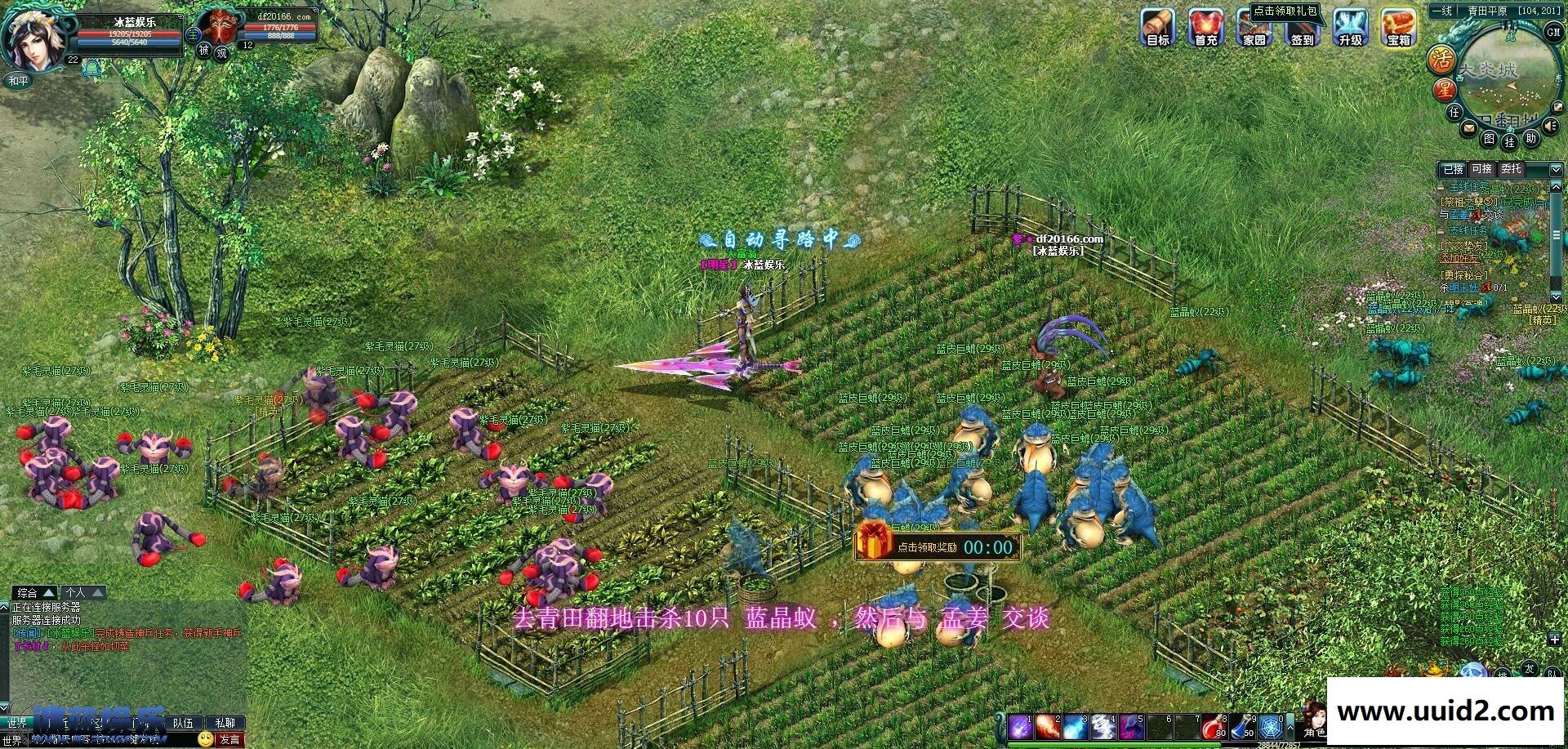The height and width of the screenshot is (749, 1568).
Task: Click the 升级 upgrade wings icon
Action: coord(1352,29)
